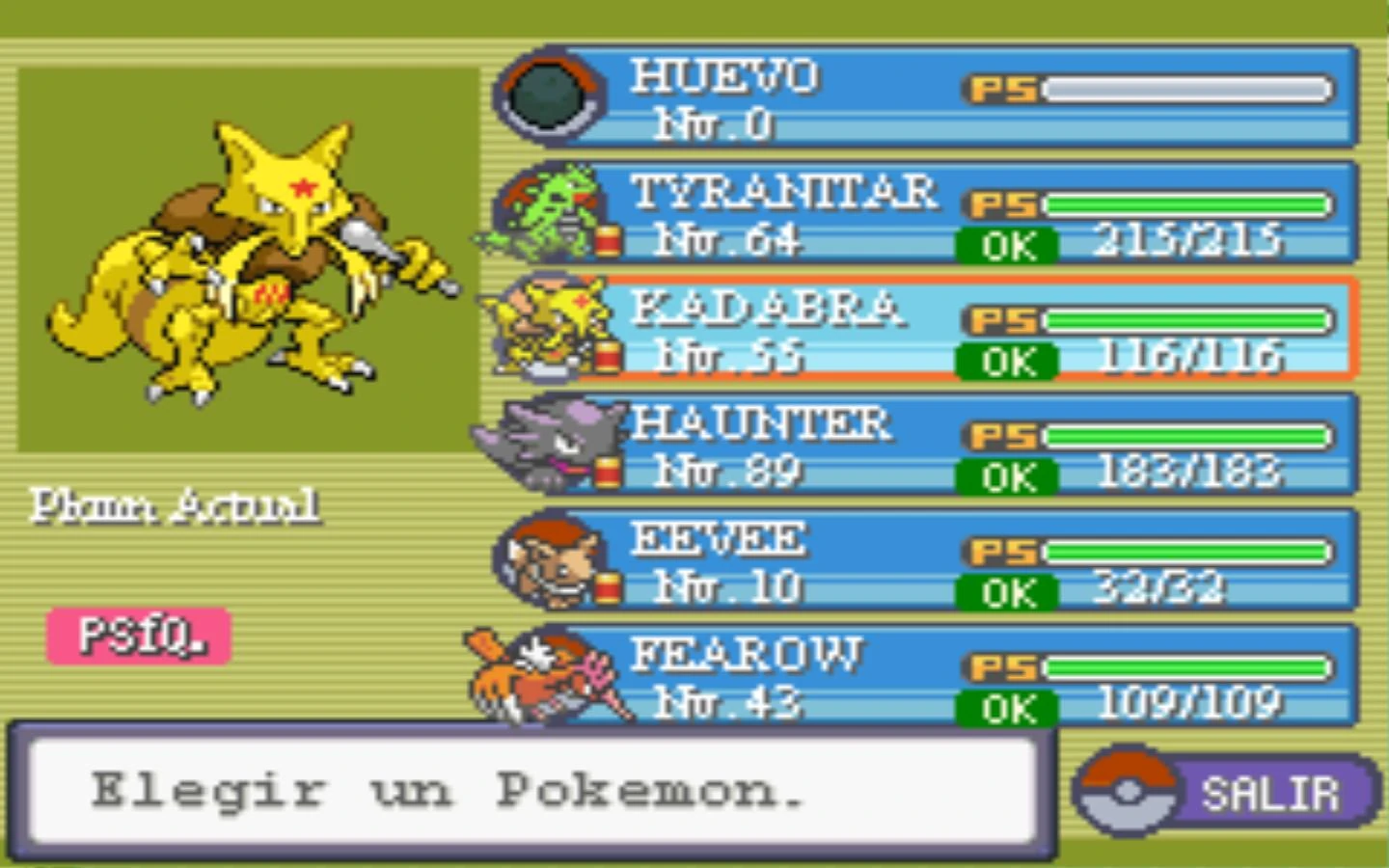Click the Haunter party sprite

[545, 442]
